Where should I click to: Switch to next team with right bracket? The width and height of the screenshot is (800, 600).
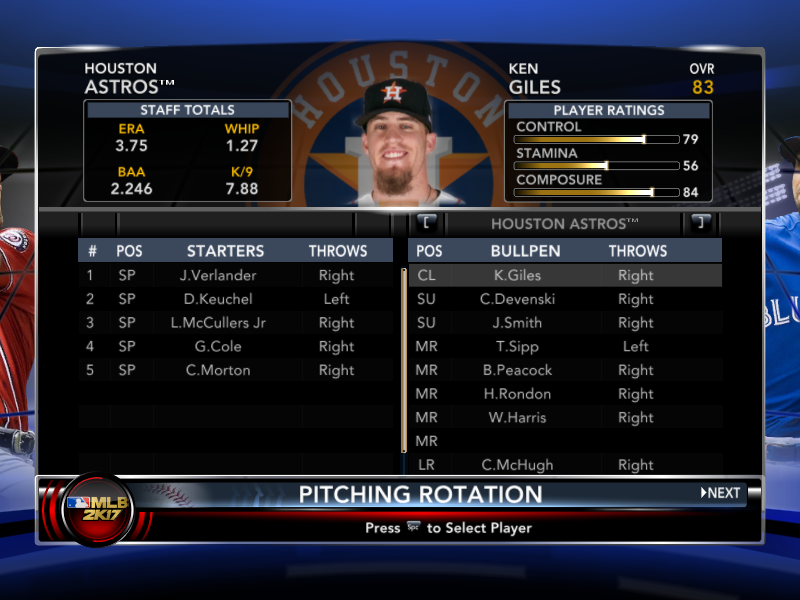tap(700, 223)
